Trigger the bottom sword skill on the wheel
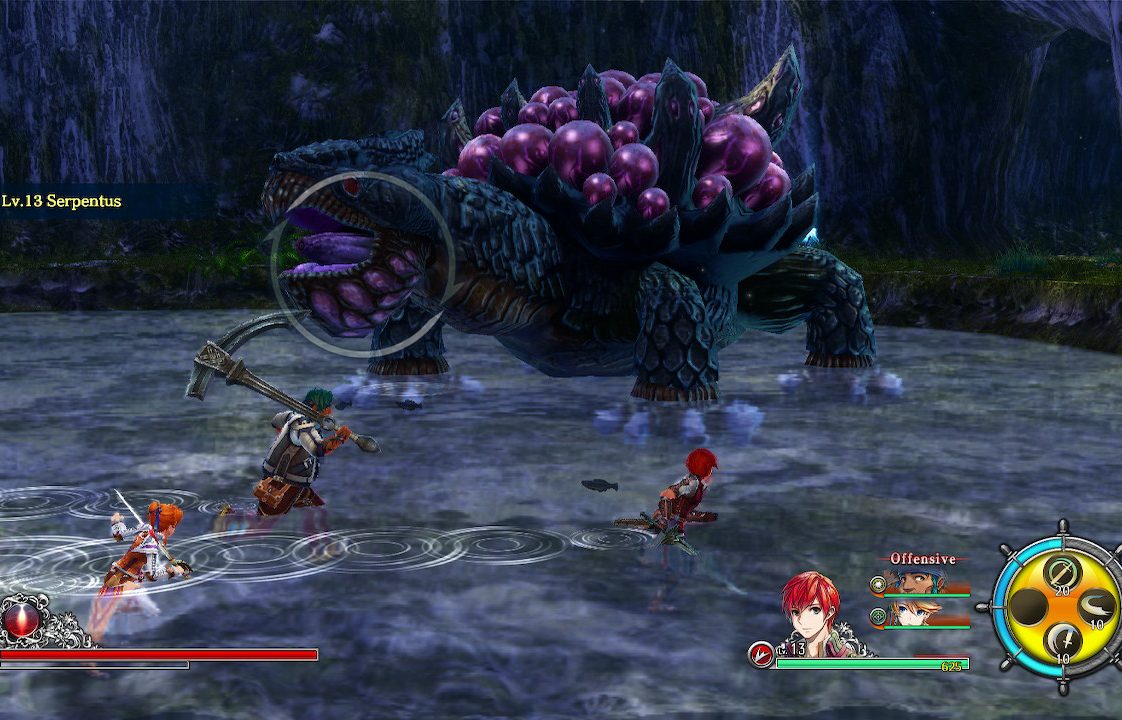This screenshot has height=720, width=1122. pyautogui.click(x=1061, y=639)
